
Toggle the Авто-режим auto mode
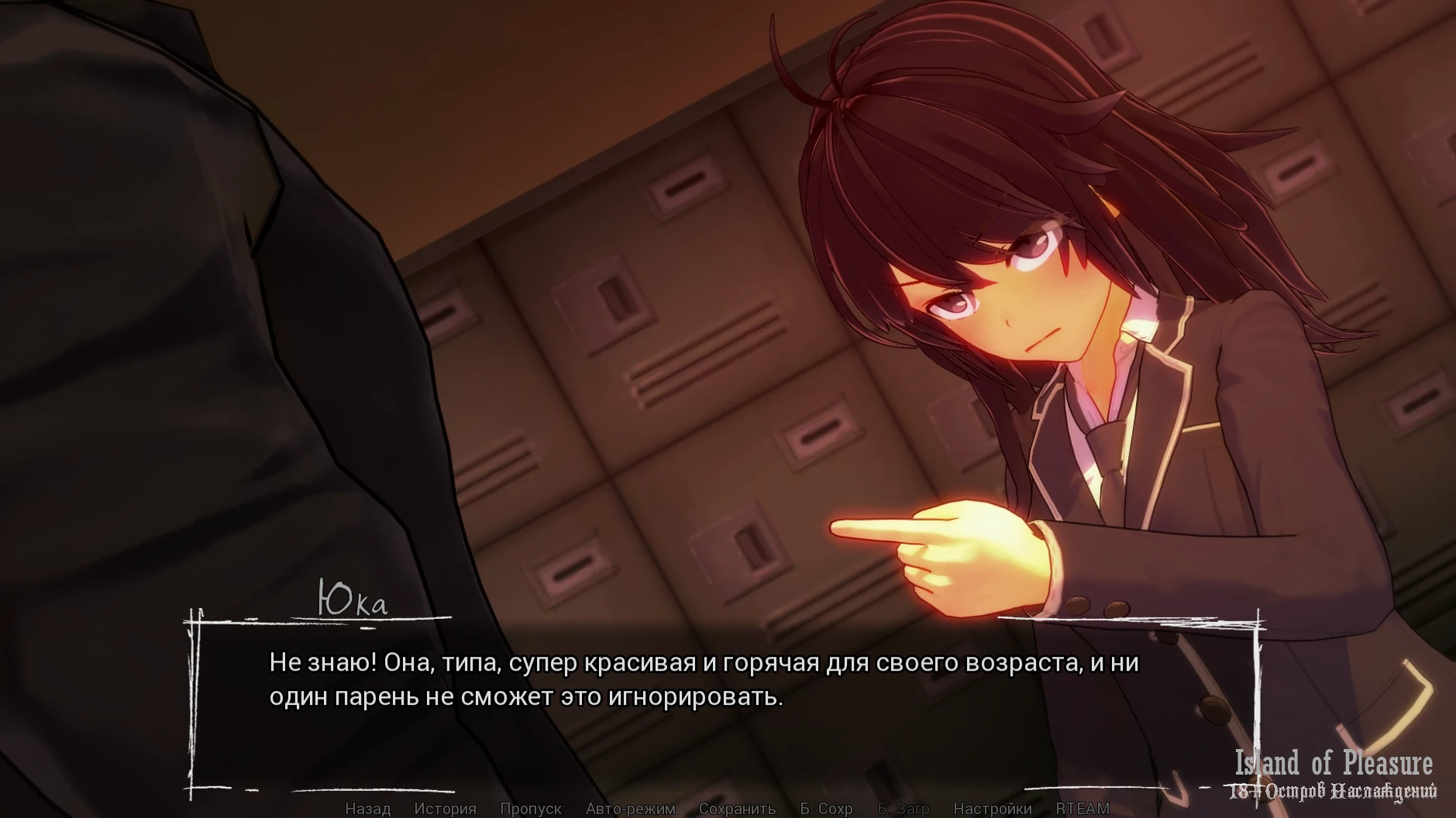pyautogui.click(x=631, y=809)
